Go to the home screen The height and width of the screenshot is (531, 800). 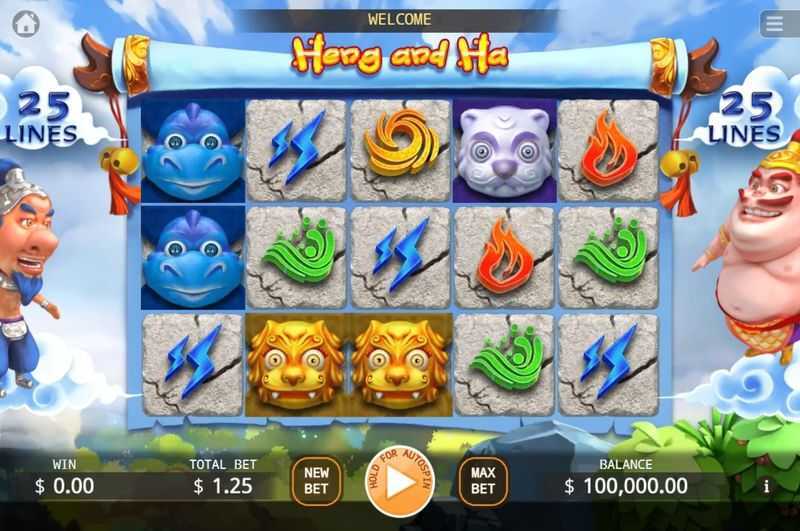click(x=26, y=23)
